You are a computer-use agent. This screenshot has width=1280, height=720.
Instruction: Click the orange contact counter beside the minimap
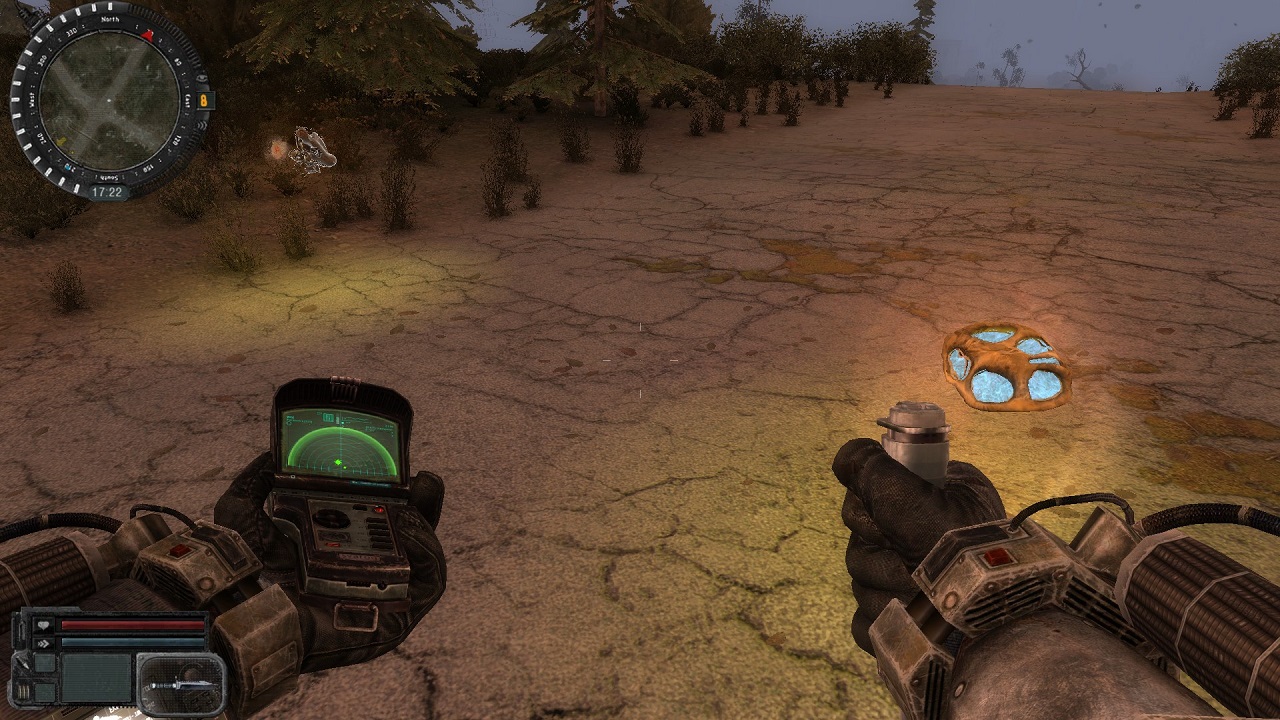204,100
